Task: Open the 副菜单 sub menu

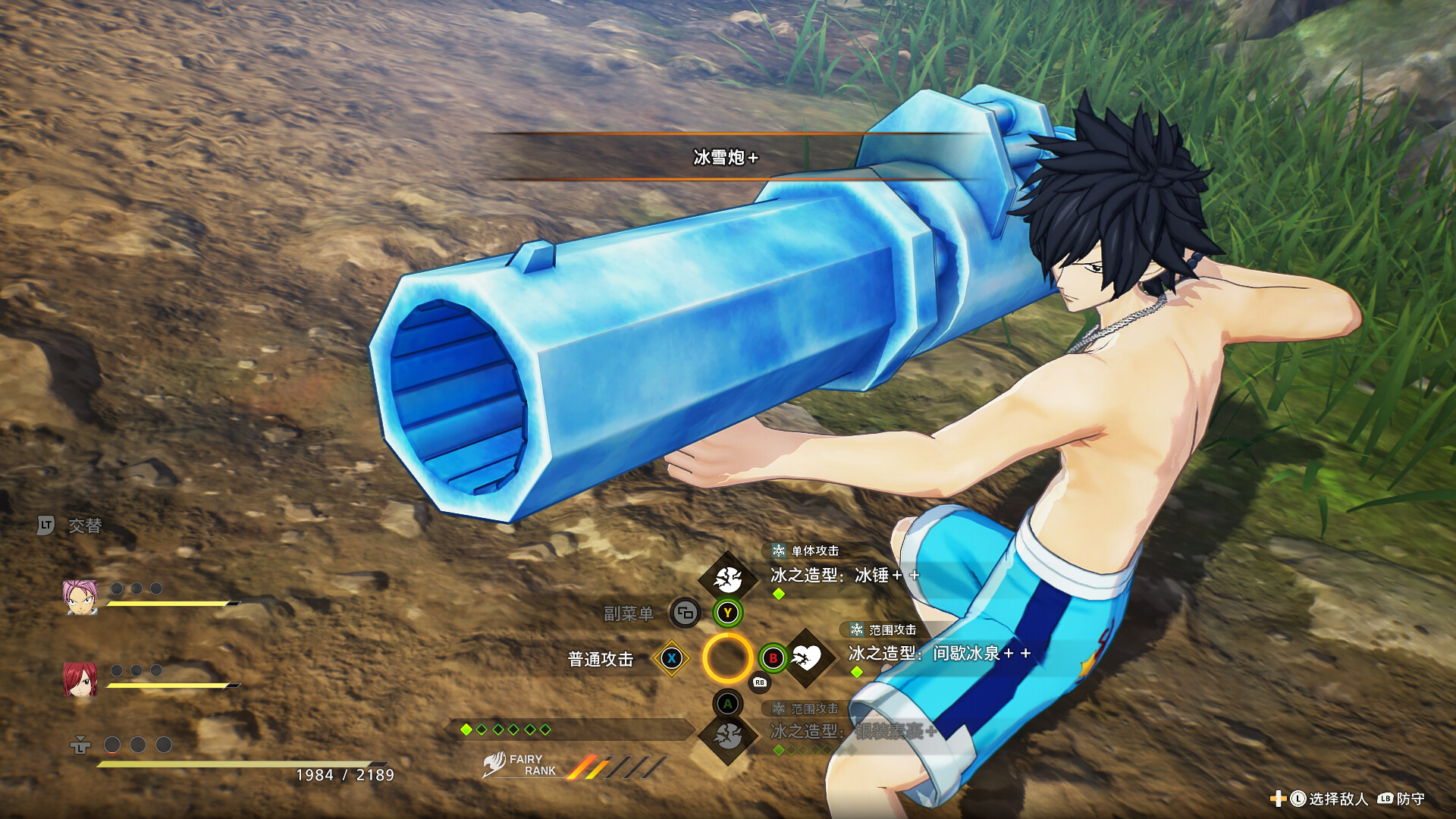Action: coord(629,613)
